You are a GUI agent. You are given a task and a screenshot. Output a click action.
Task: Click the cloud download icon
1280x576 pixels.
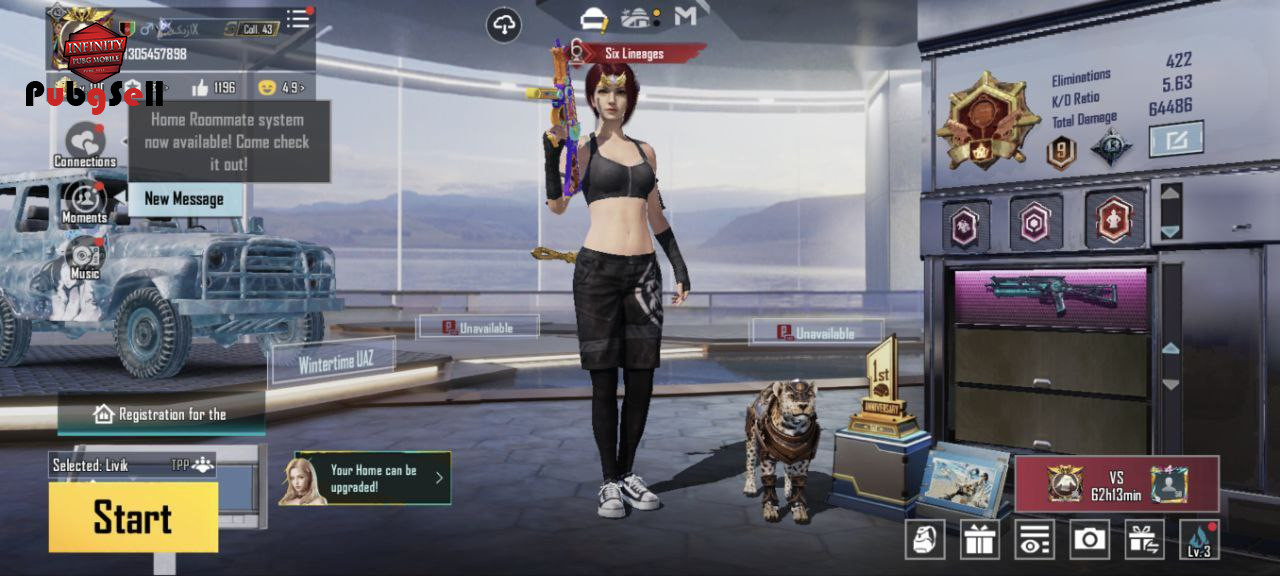504,25
